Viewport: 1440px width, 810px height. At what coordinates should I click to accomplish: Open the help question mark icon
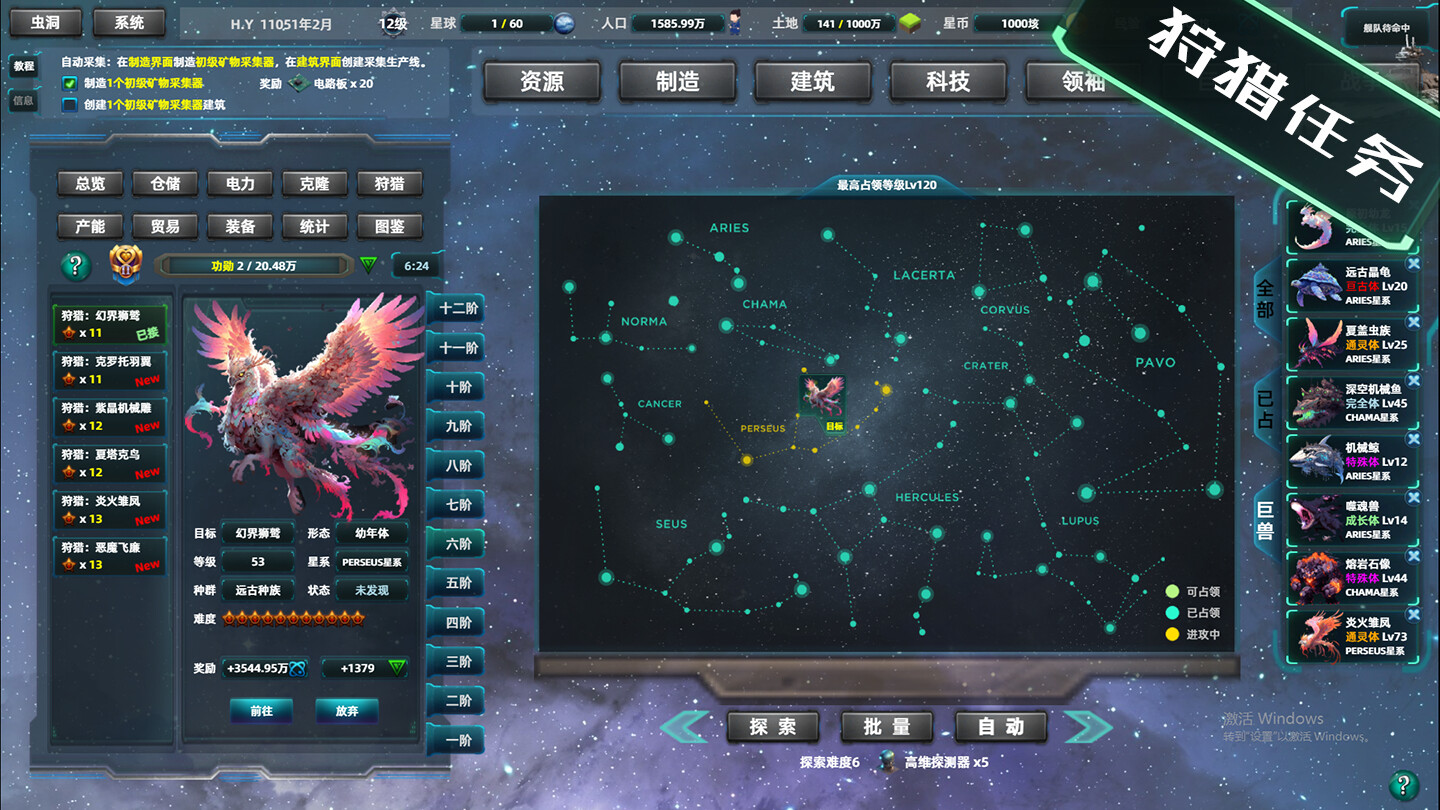pyautogui.click(x=76, y=264)
